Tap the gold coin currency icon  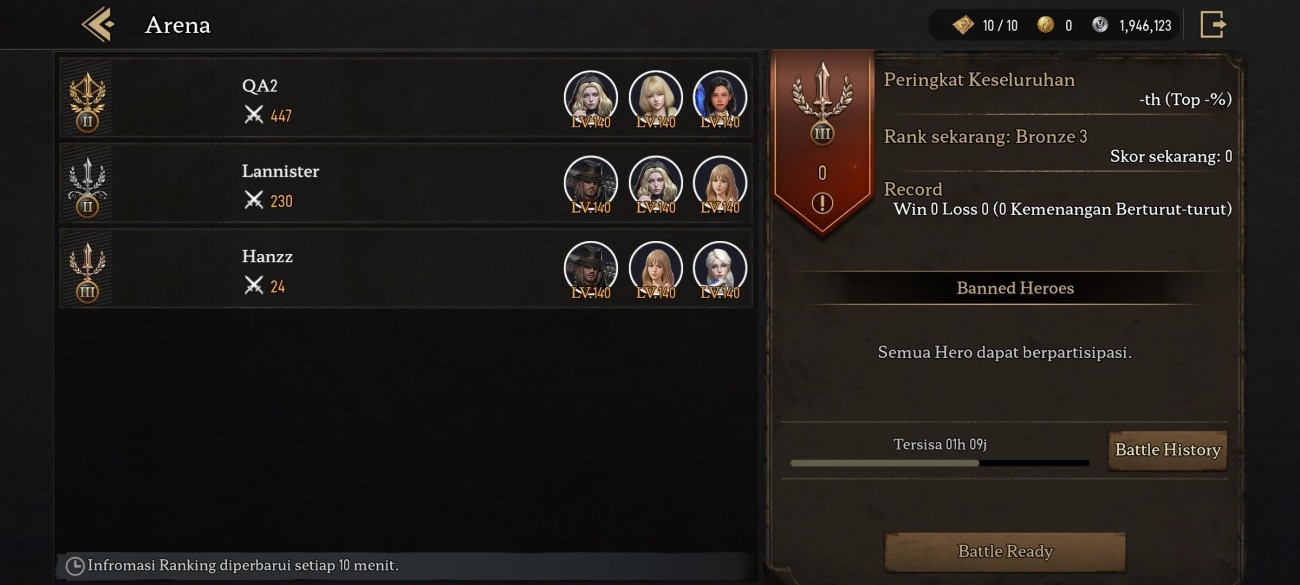point(1046,25)
